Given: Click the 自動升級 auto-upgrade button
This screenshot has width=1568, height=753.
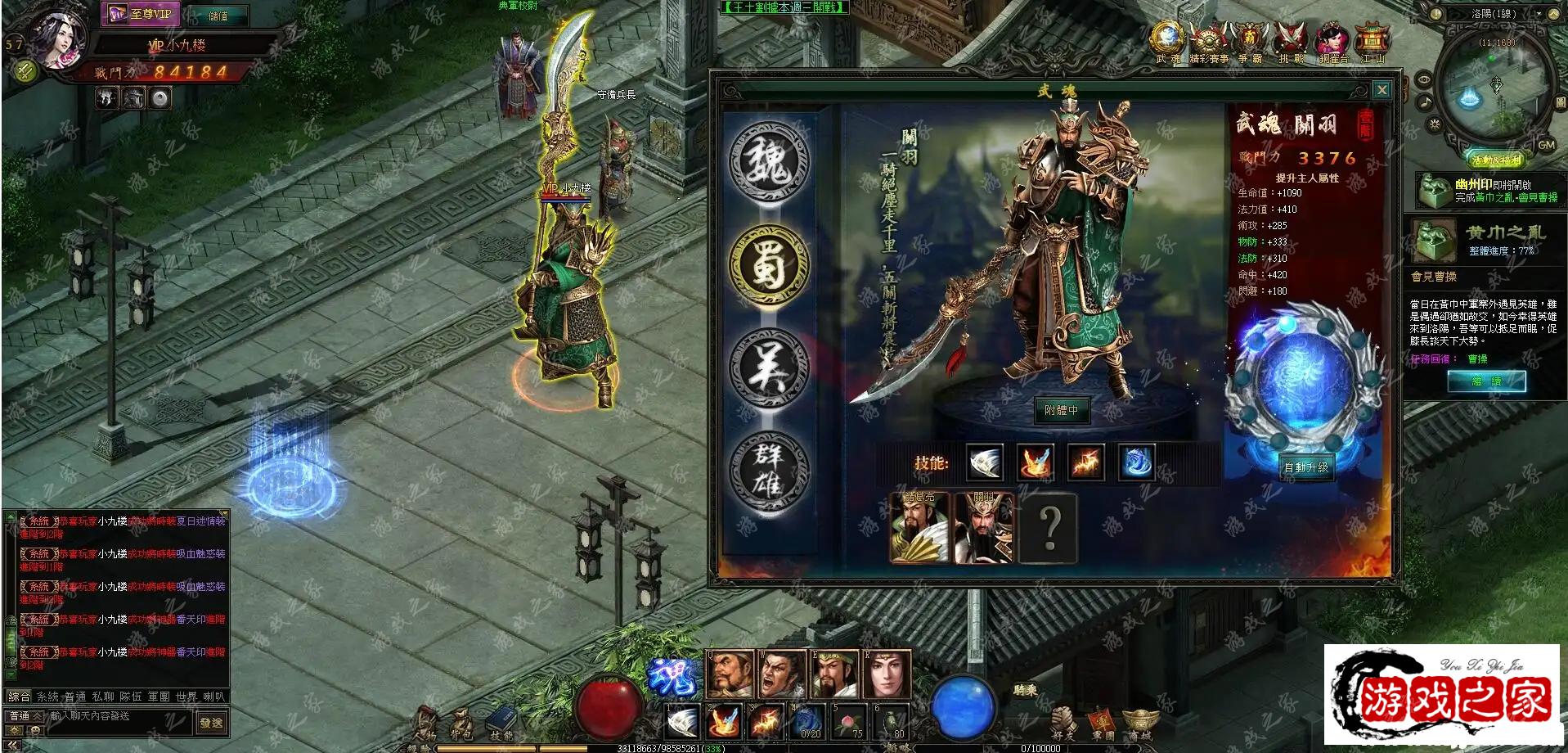Looking at the screenshot, I should click(x=1306, y=467).
